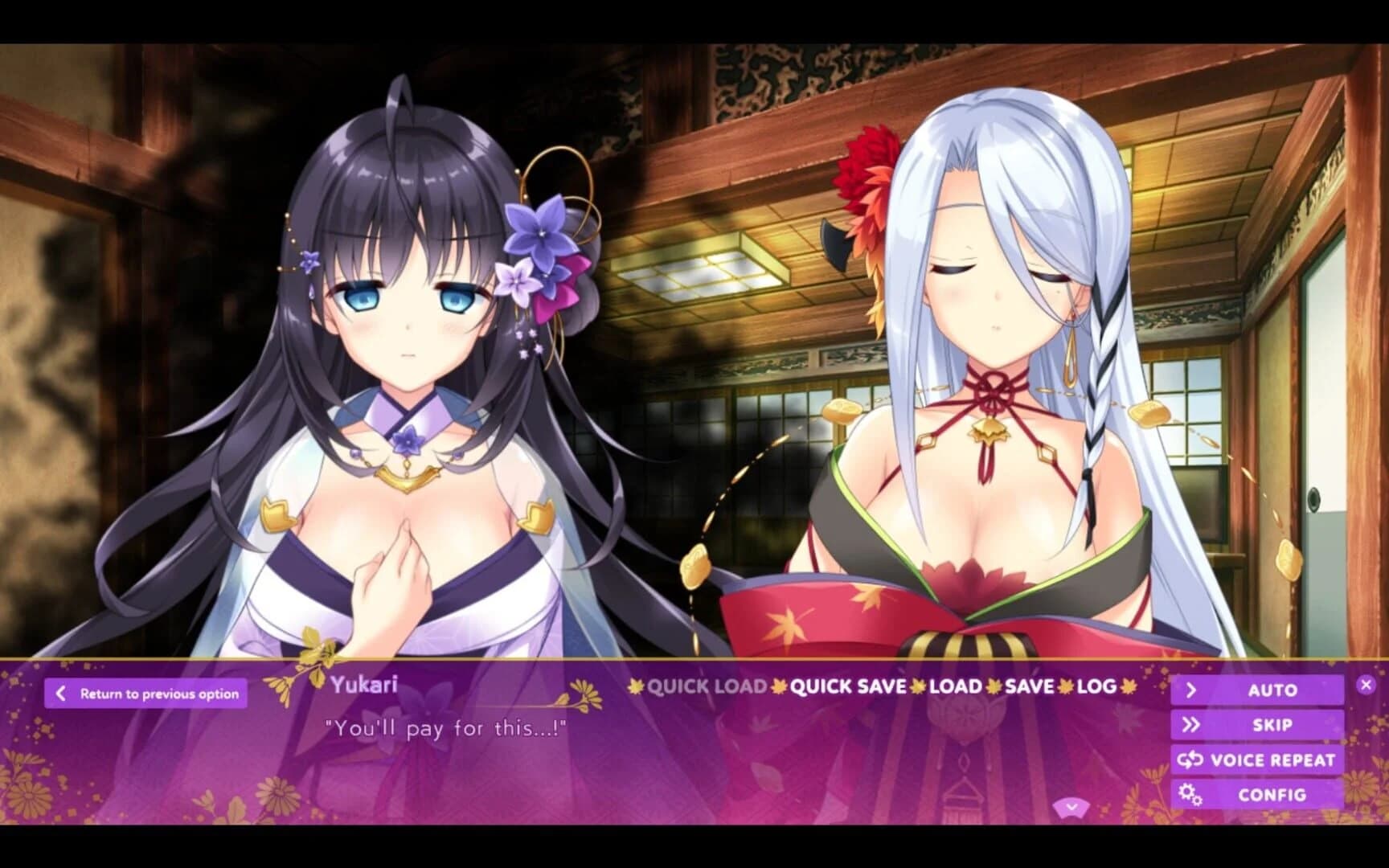Select the AUTO play arrow icon
1389x868 pixels.
tap(1190, 690)
